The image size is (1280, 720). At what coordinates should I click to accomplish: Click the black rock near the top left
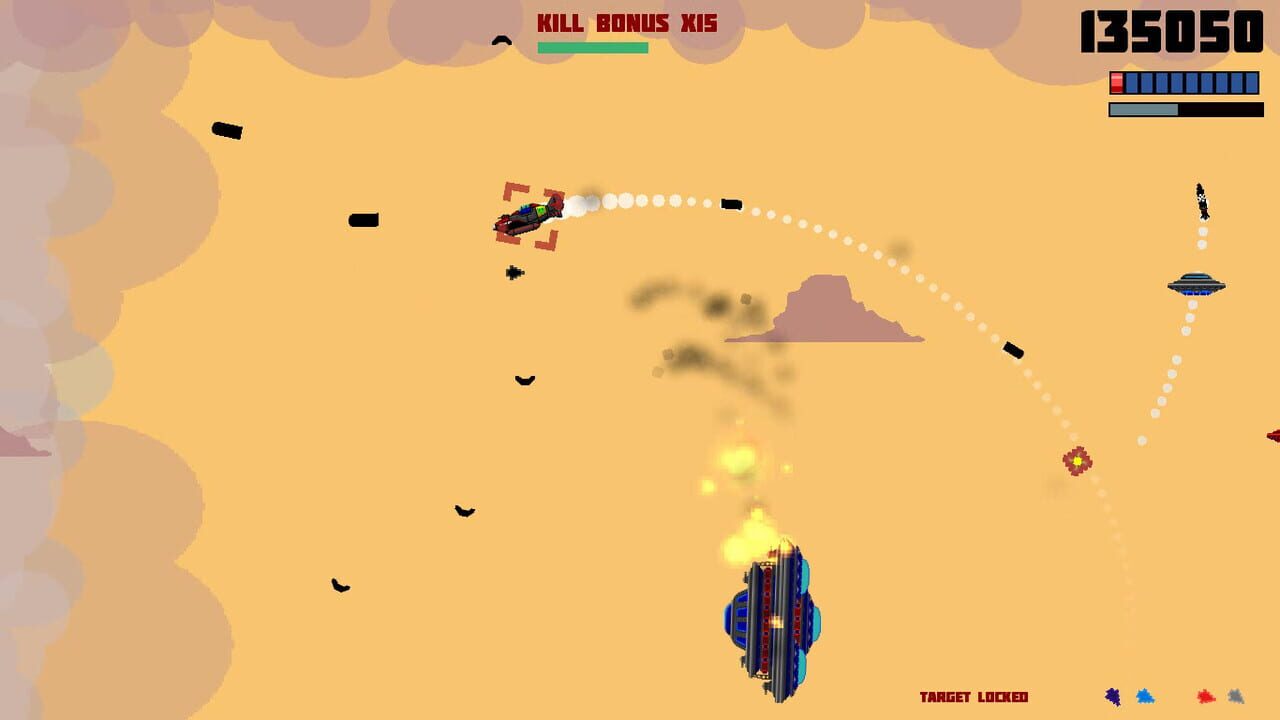pos(226,131)
